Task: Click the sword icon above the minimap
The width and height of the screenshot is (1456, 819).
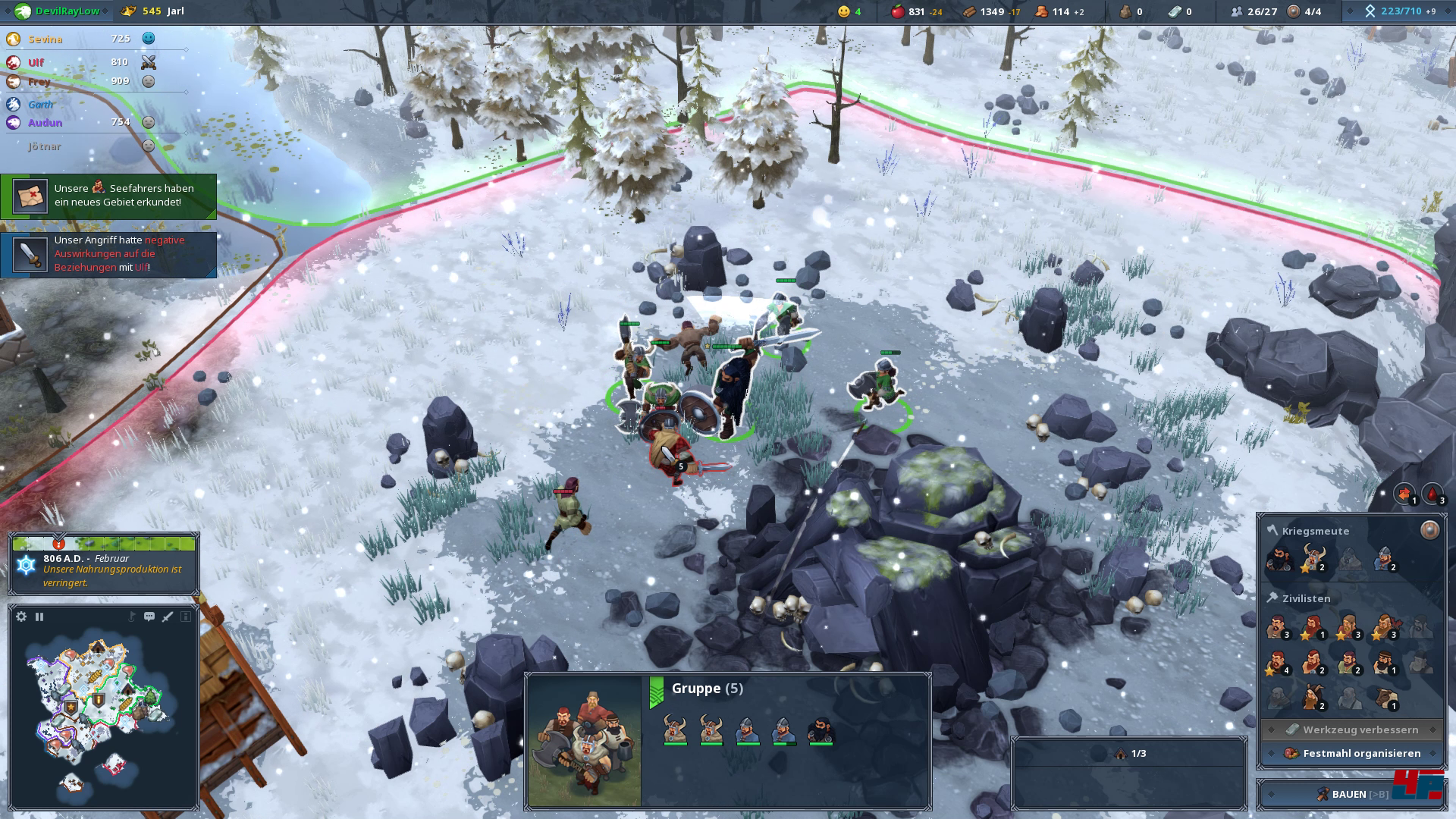Action: 168,617
